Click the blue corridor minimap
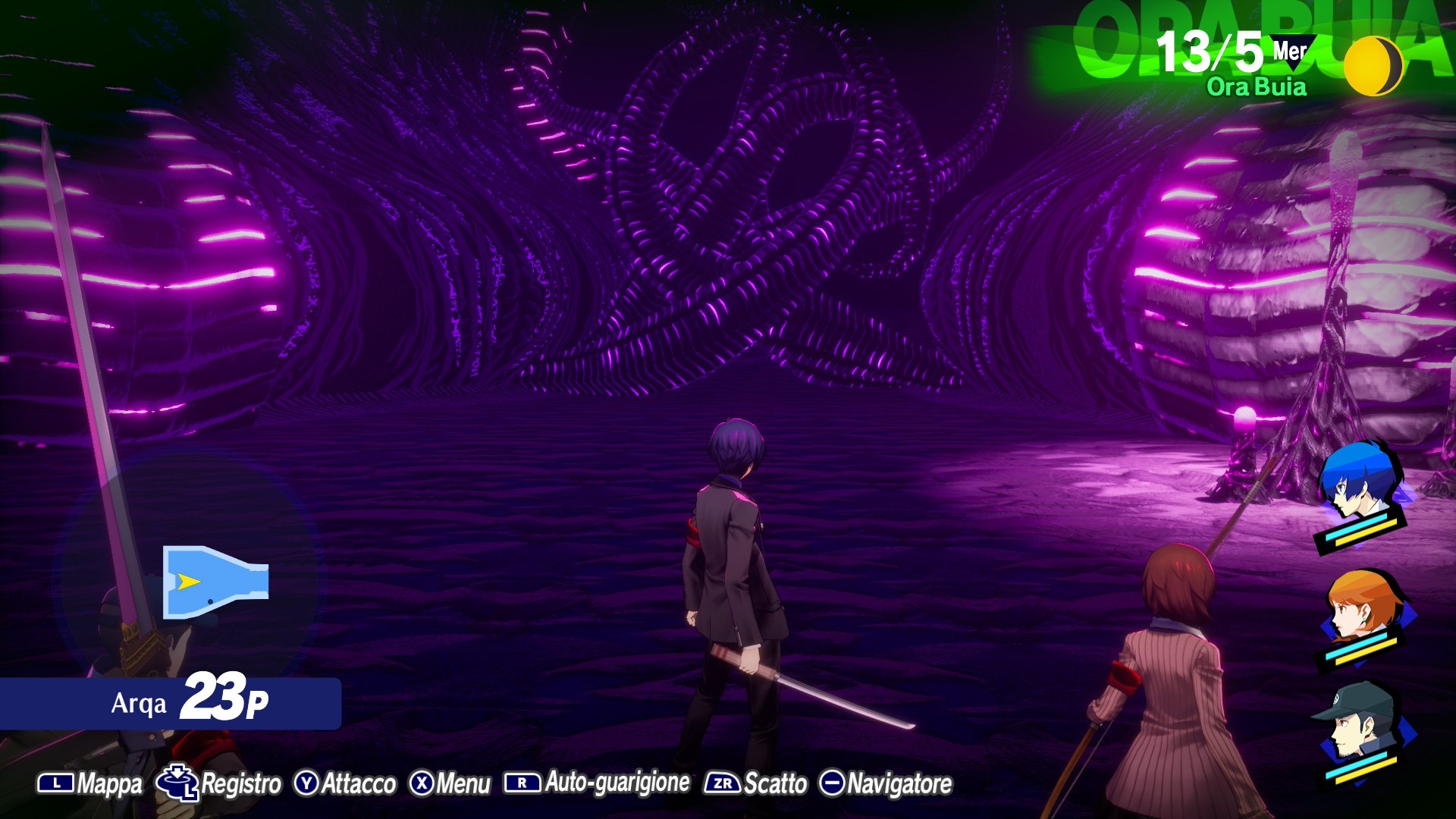 point(215,582)
